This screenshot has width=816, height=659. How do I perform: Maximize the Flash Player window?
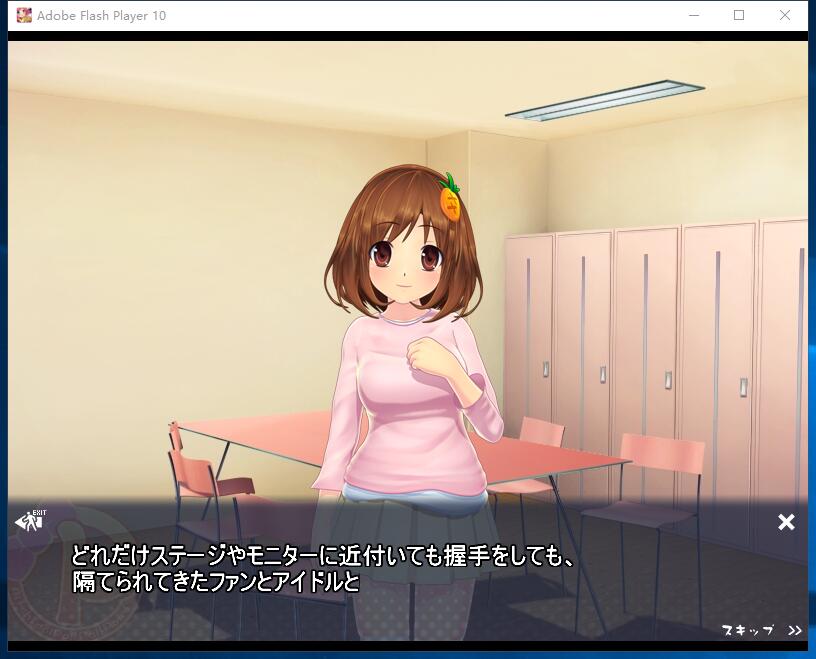739,15
